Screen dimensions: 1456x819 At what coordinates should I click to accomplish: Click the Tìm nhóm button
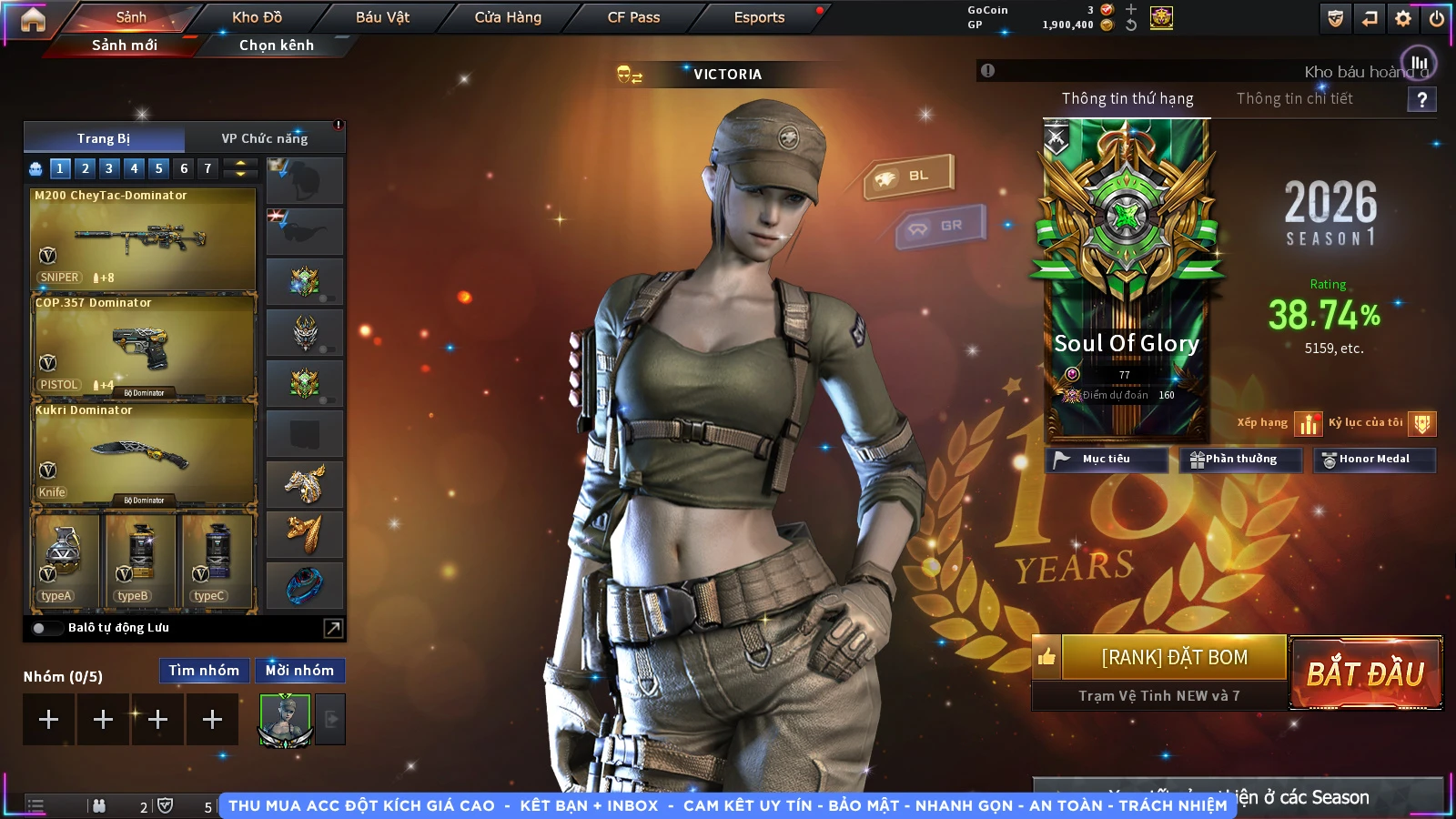(x=204, y=671)
